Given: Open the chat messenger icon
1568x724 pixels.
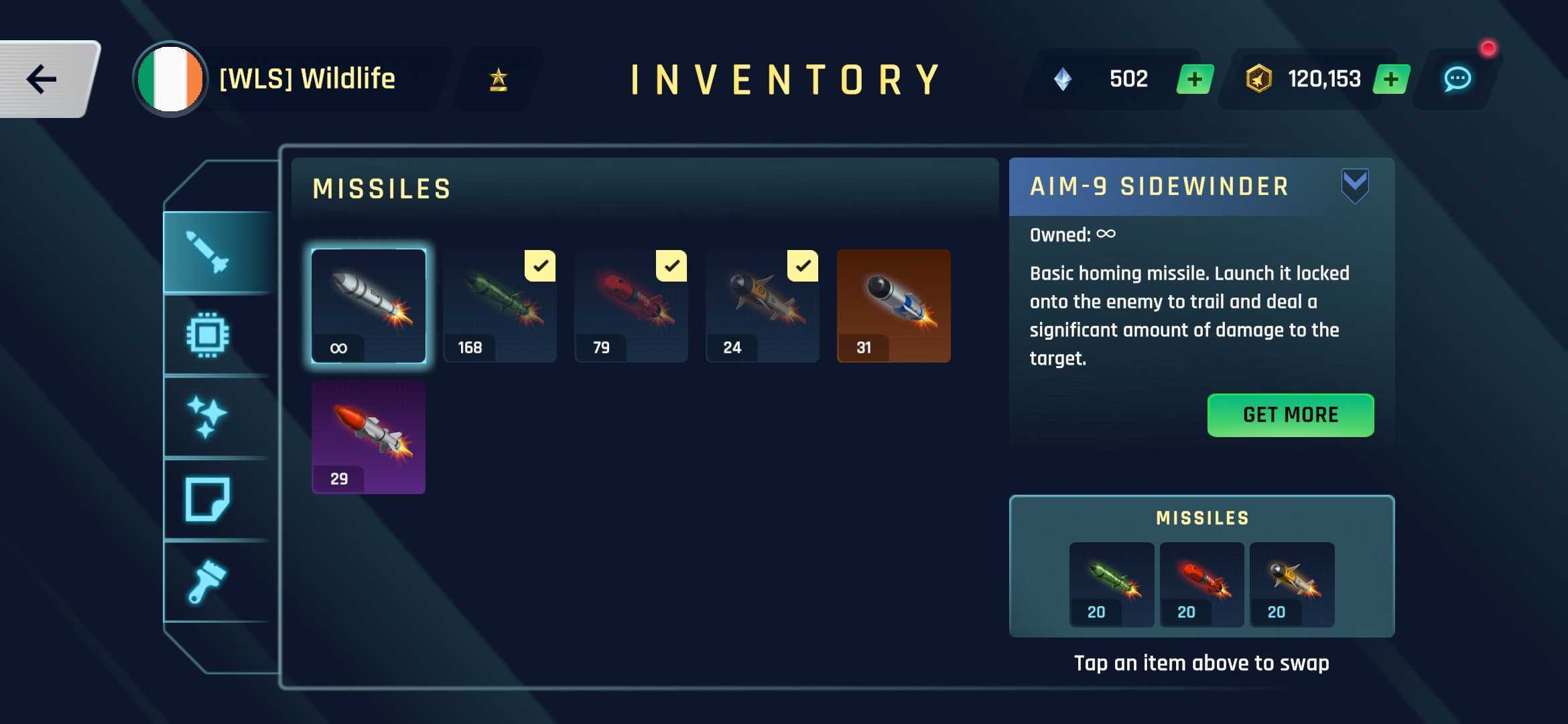Looking at the screenshot, I should coord(1459,78).
